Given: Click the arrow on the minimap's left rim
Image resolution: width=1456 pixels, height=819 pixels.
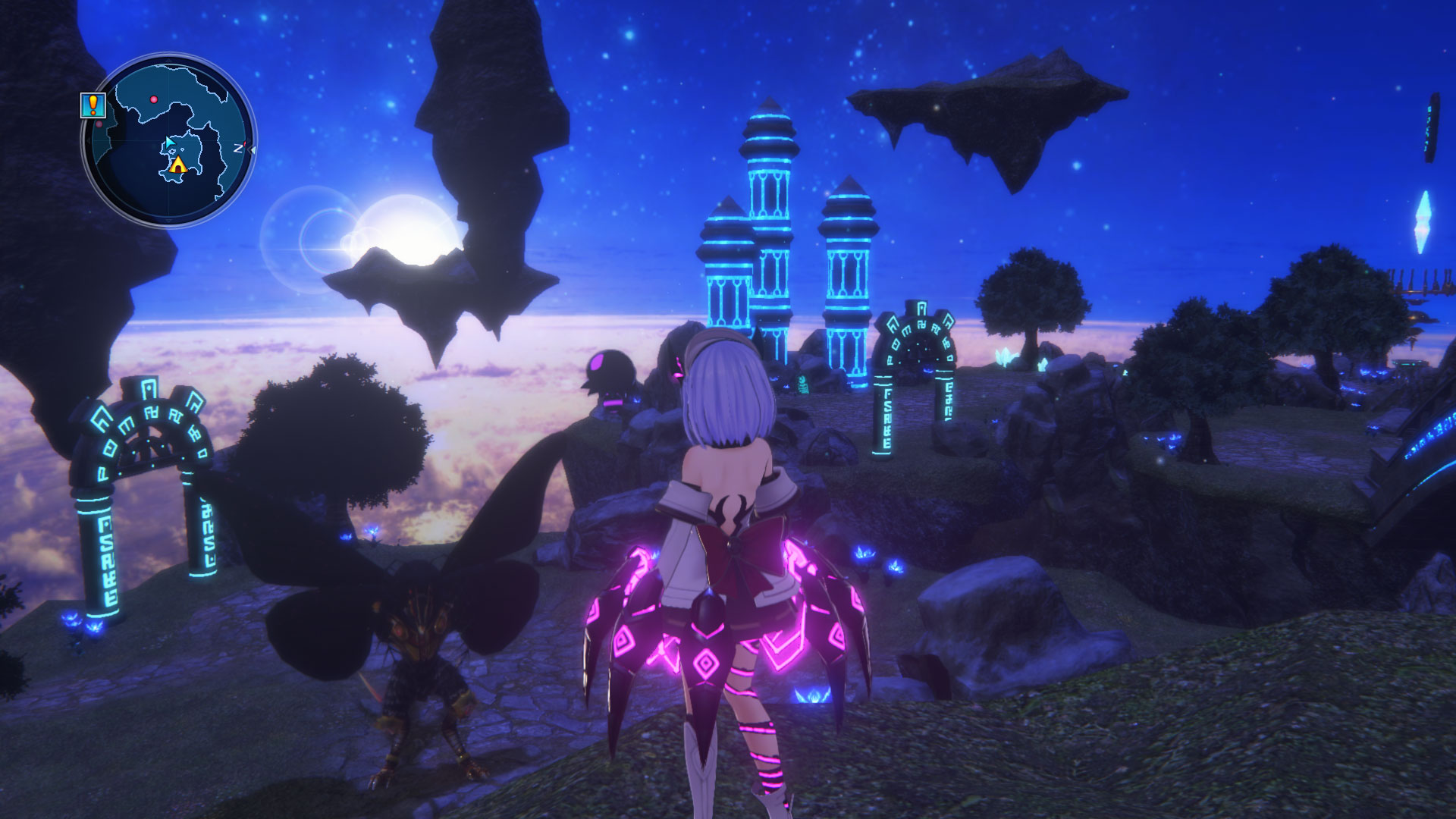Looking at the screenshot, I should pyautogui.click(x=88, y=140).
